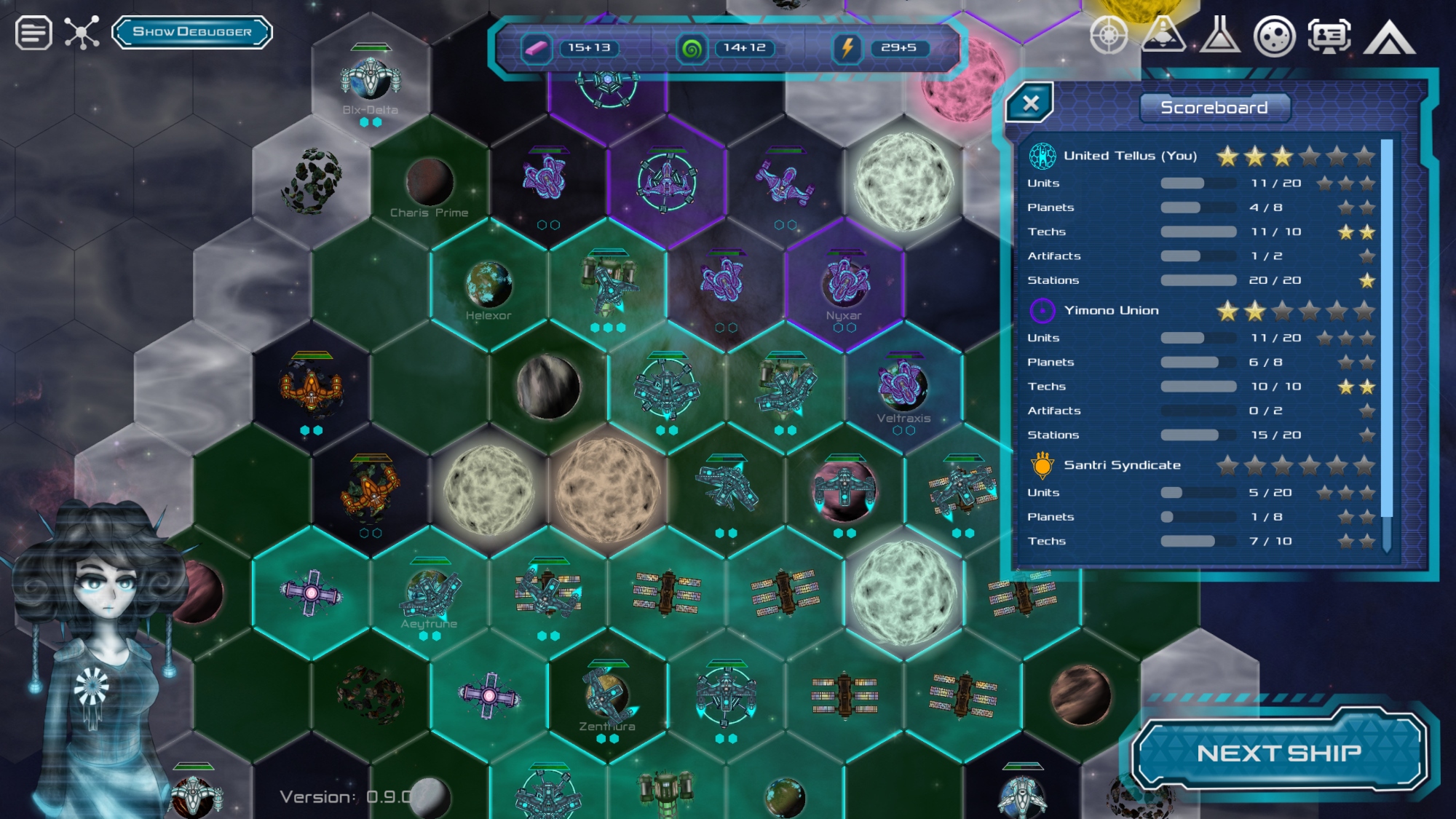
Task: Click the Next Ship button
Action: pyautogui.click(x=1278, y=753)
